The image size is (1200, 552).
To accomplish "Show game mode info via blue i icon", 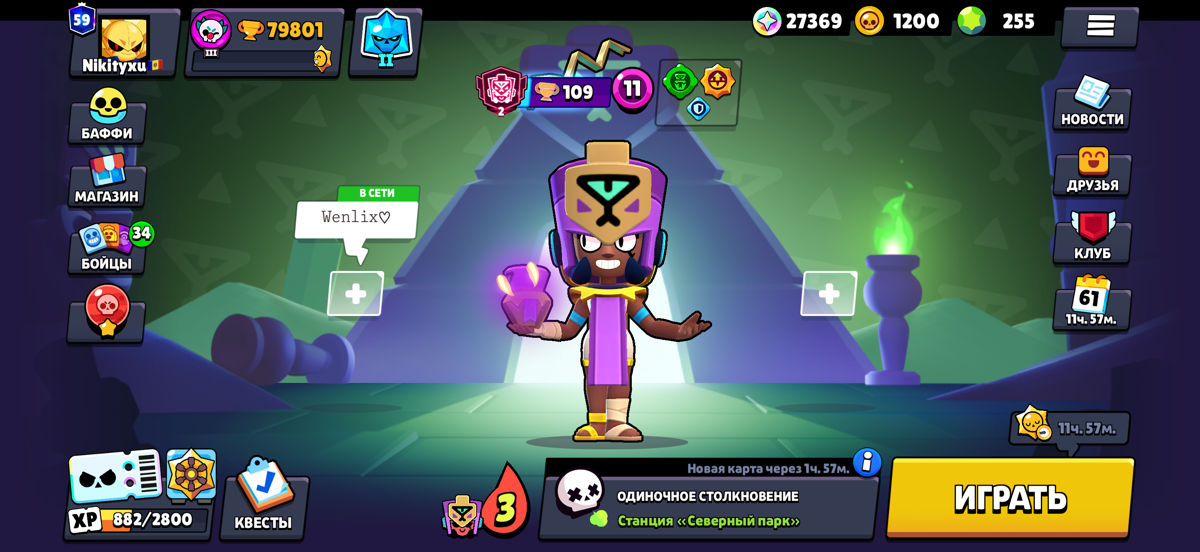I will point(866,462).
